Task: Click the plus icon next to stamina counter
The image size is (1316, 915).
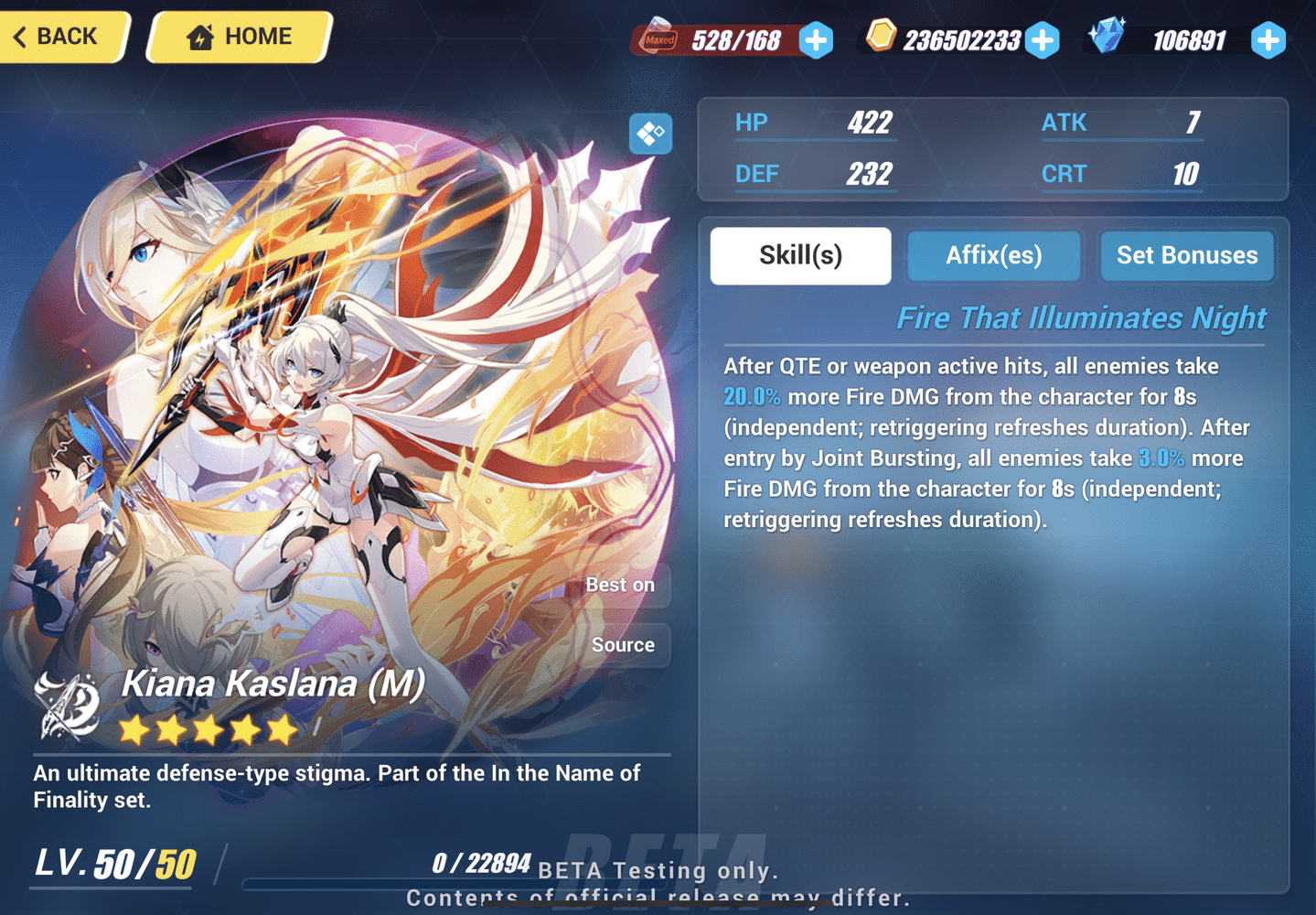Action: (814, 40)
